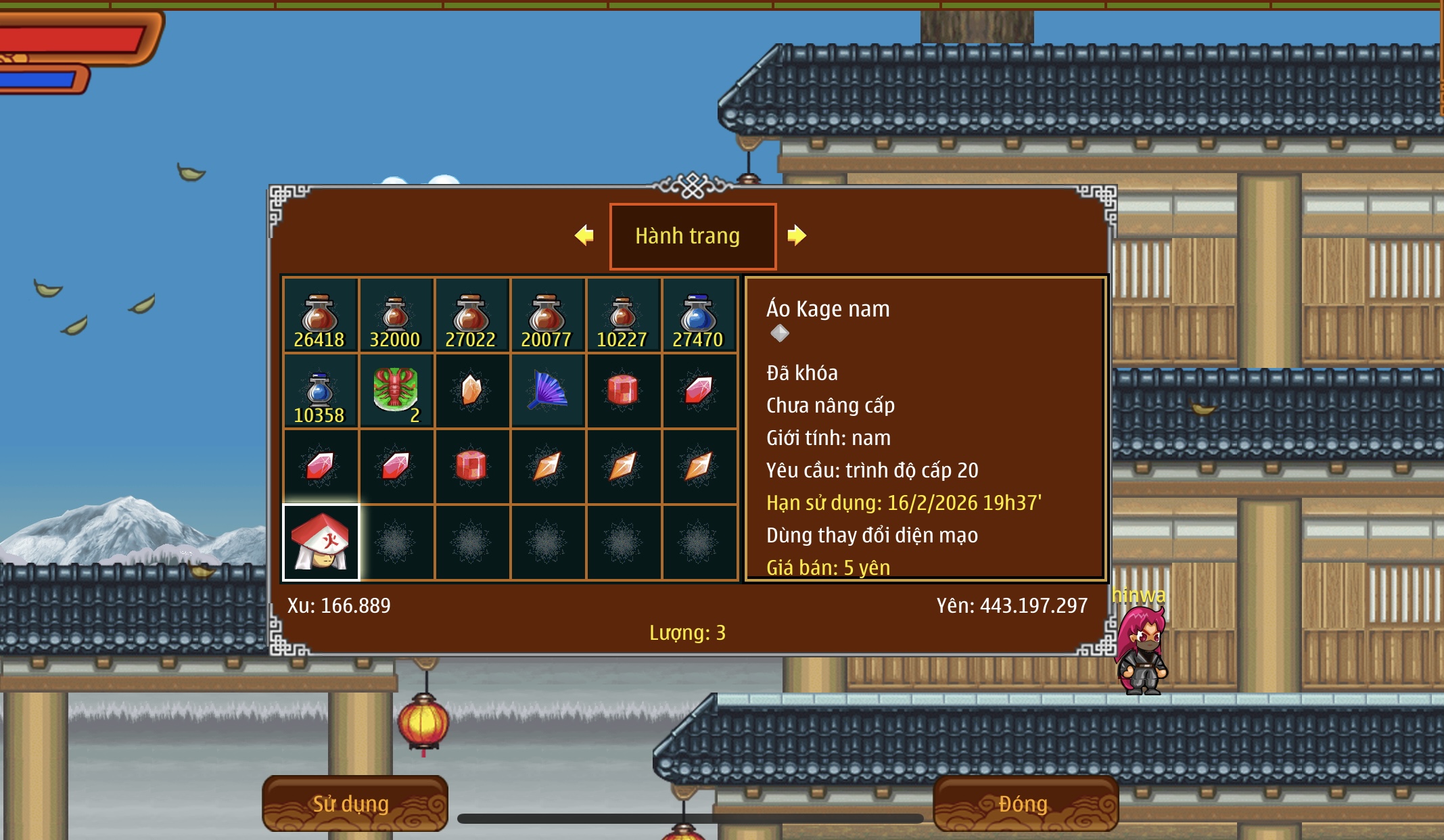Select the purple folding fan item

pos(547,391)
